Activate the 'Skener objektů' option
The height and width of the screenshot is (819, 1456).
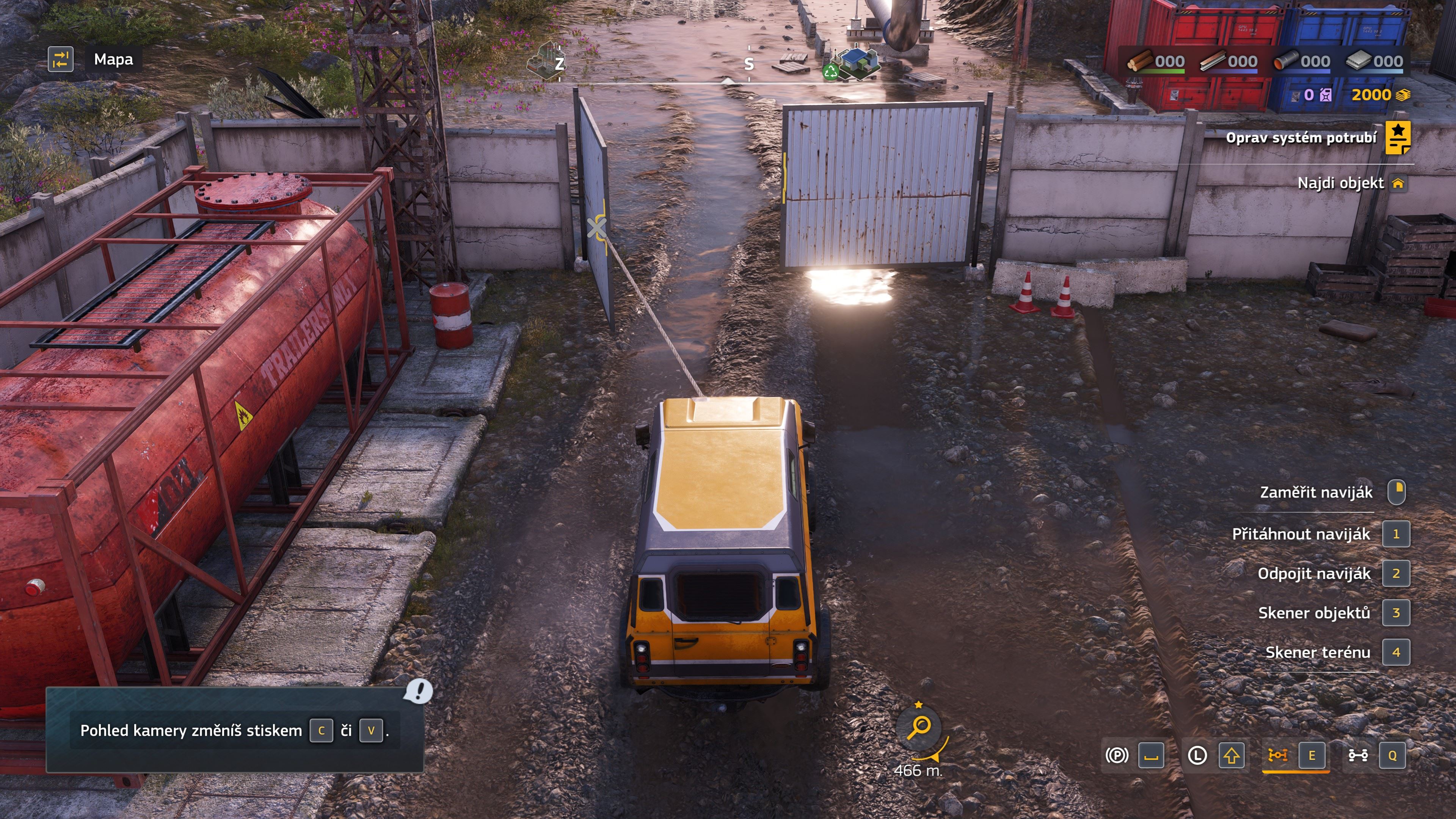click(1313, 613)
